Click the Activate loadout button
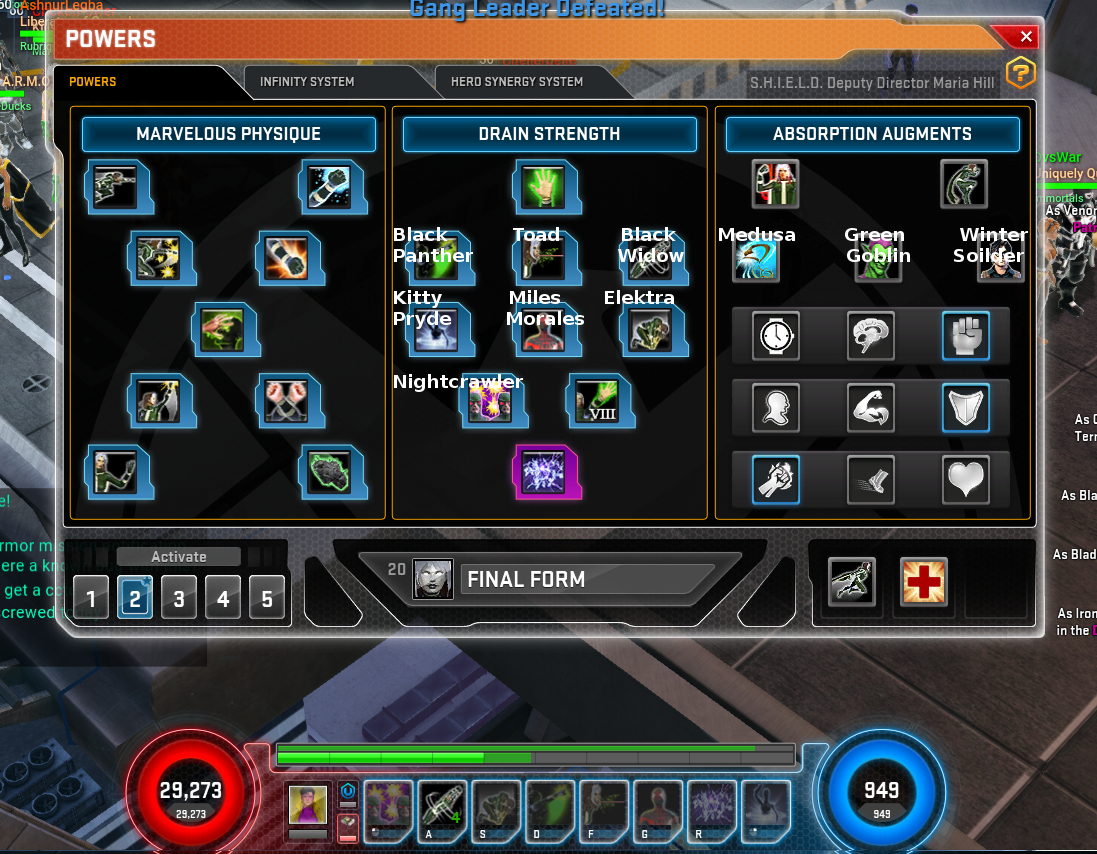1097x854 pixels. 179,557
